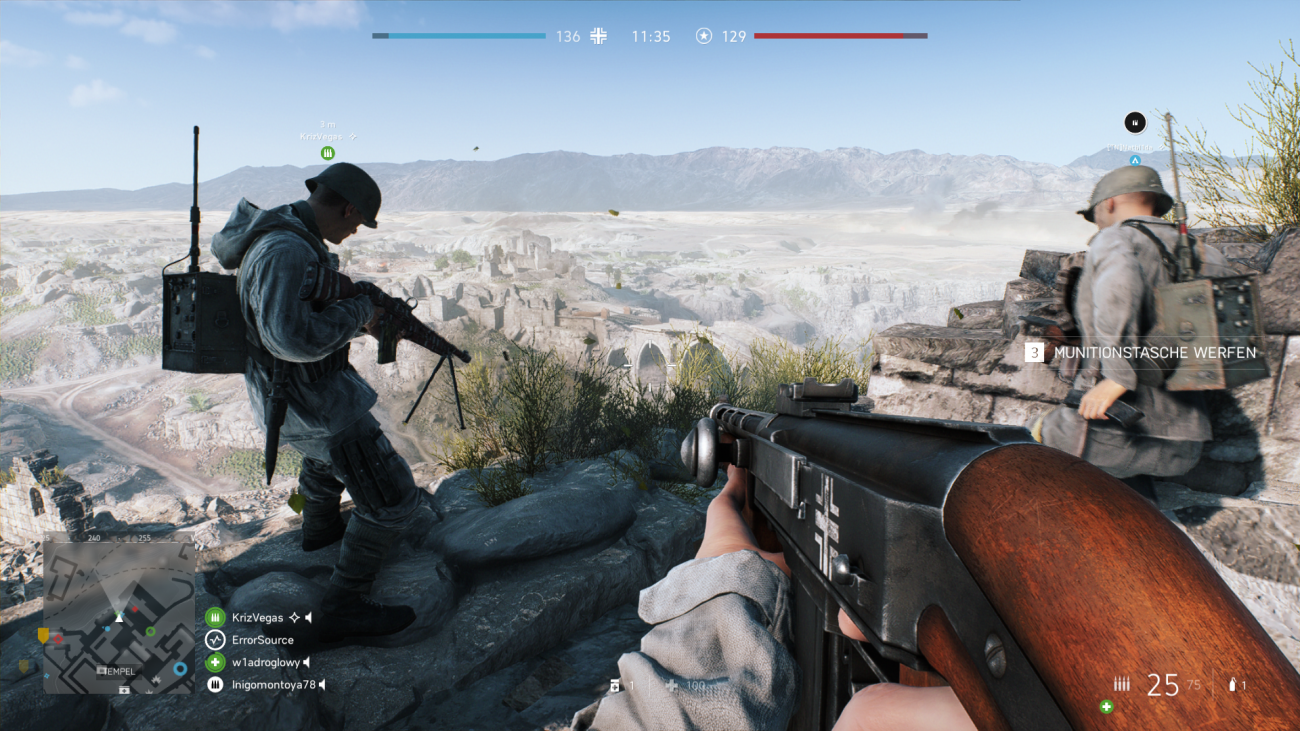Click the yellow shield marker beside minimap
This screenshot has width=1300, height=731.
tap(43, 635)
